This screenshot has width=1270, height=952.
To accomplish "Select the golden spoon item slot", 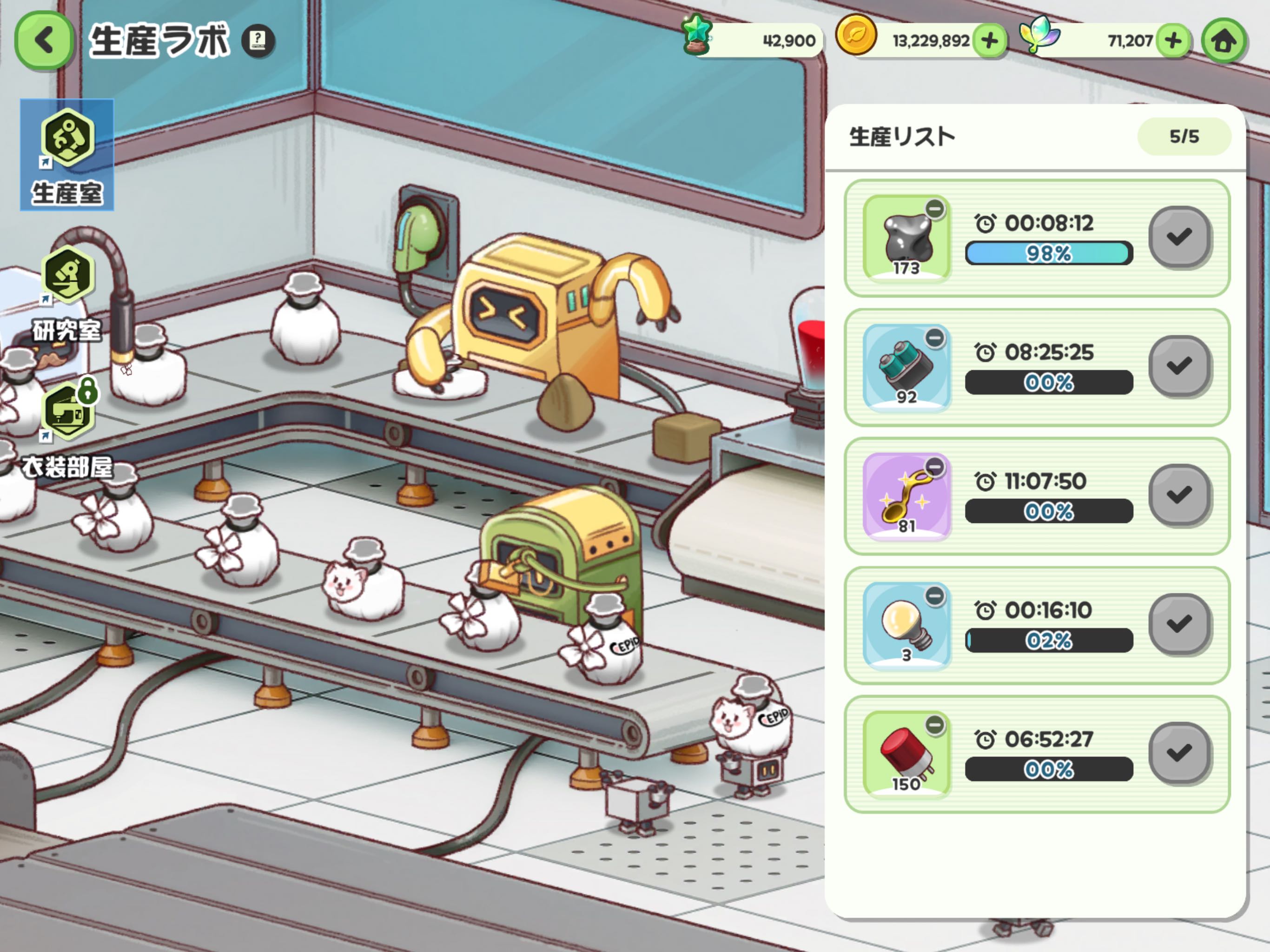I will (906, 496).
